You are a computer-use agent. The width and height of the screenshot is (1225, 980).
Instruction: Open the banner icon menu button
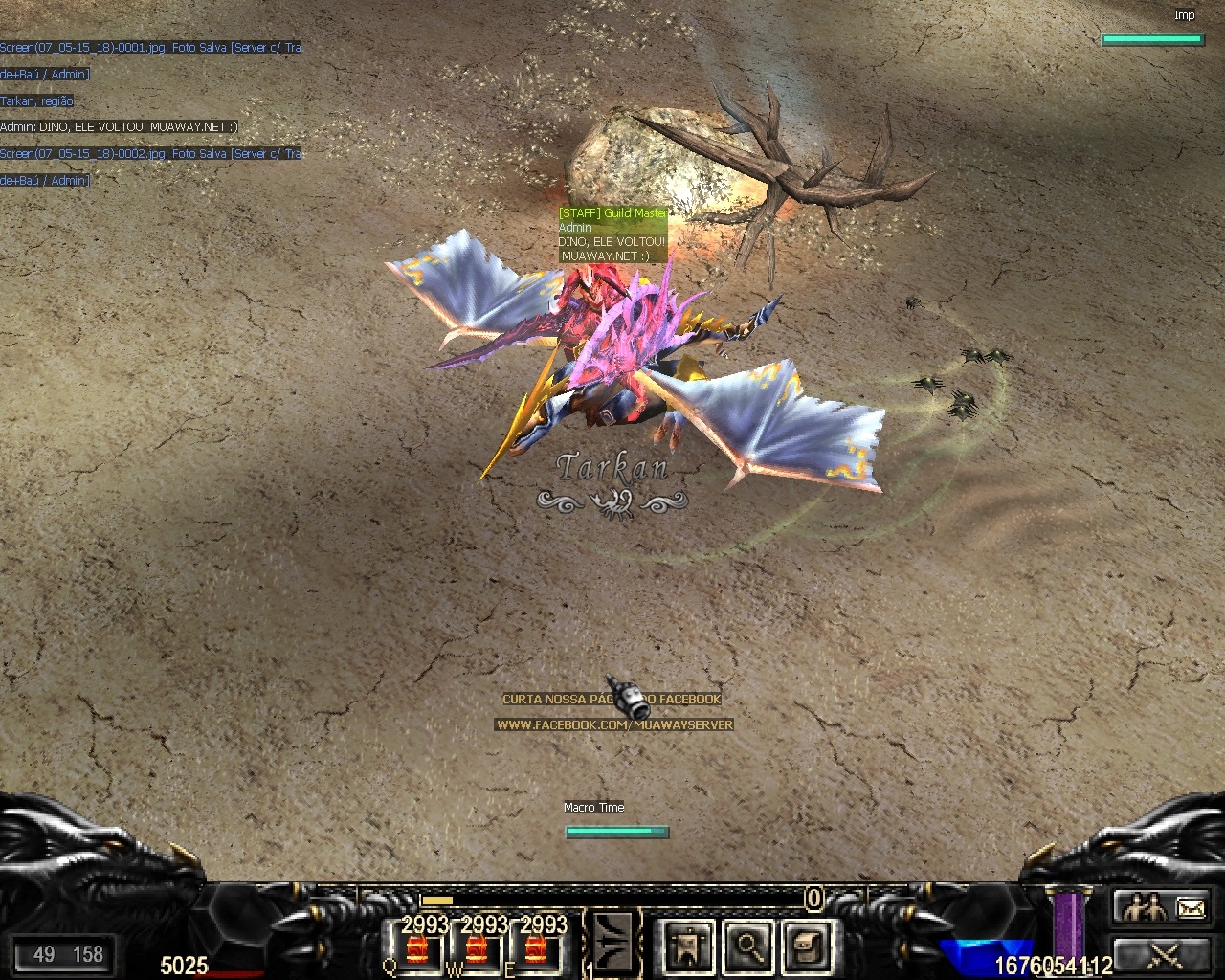point(687,947)
